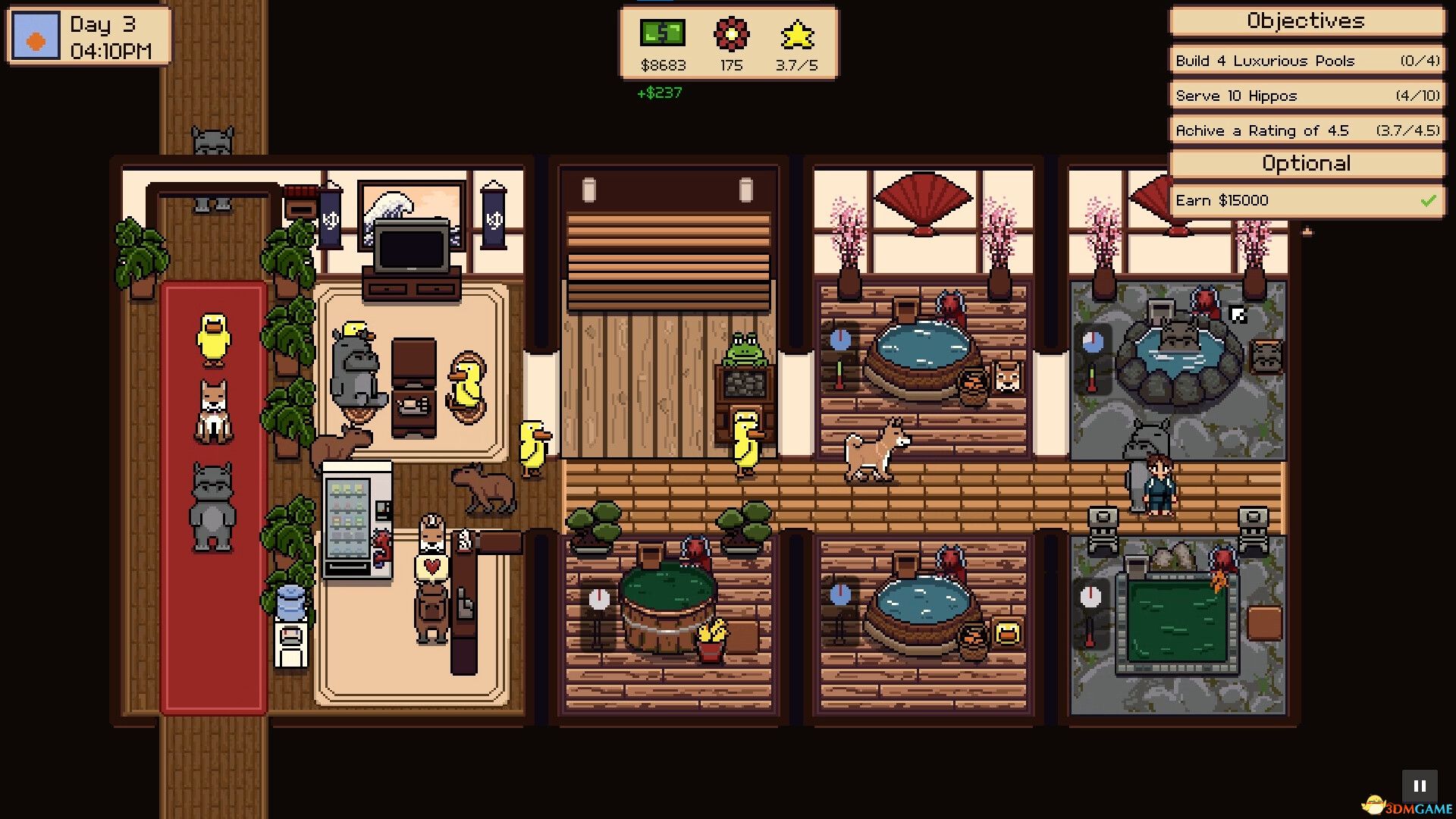Open the Build 4 Luxurious Pools objective

point(1305,60)
